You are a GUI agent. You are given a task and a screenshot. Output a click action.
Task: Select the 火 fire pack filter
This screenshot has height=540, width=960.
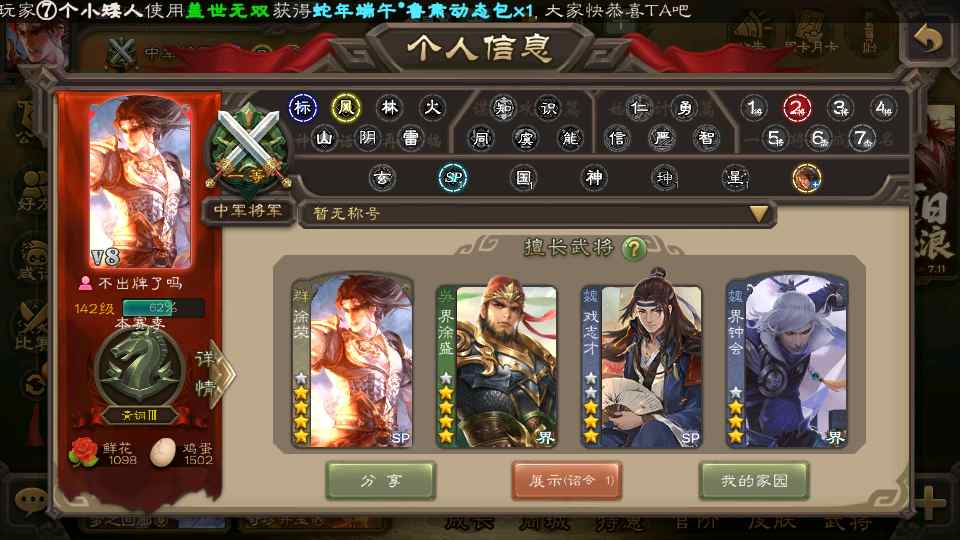[x=431, y=108]
